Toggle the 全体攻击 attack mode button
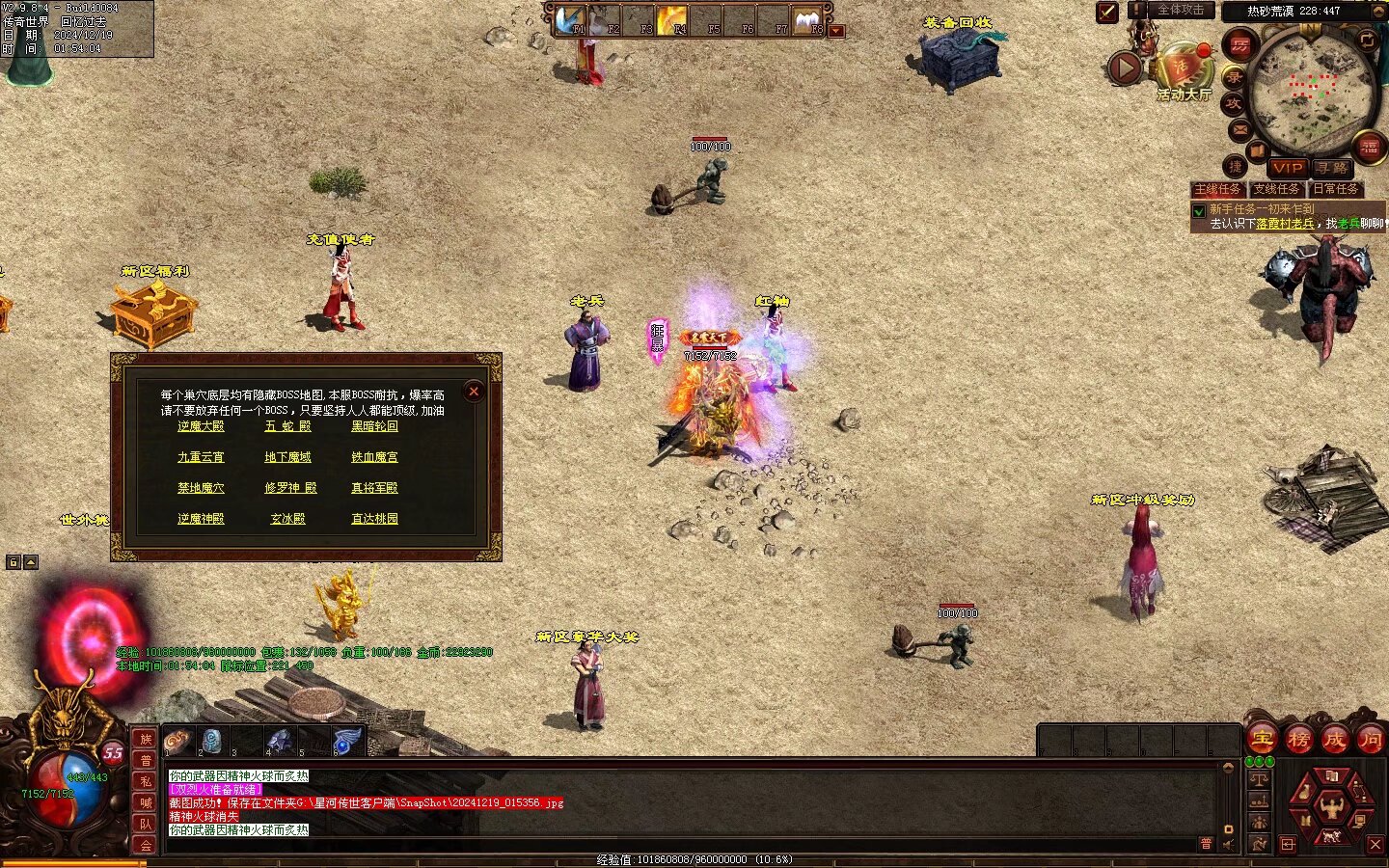 pos(1180,11)
